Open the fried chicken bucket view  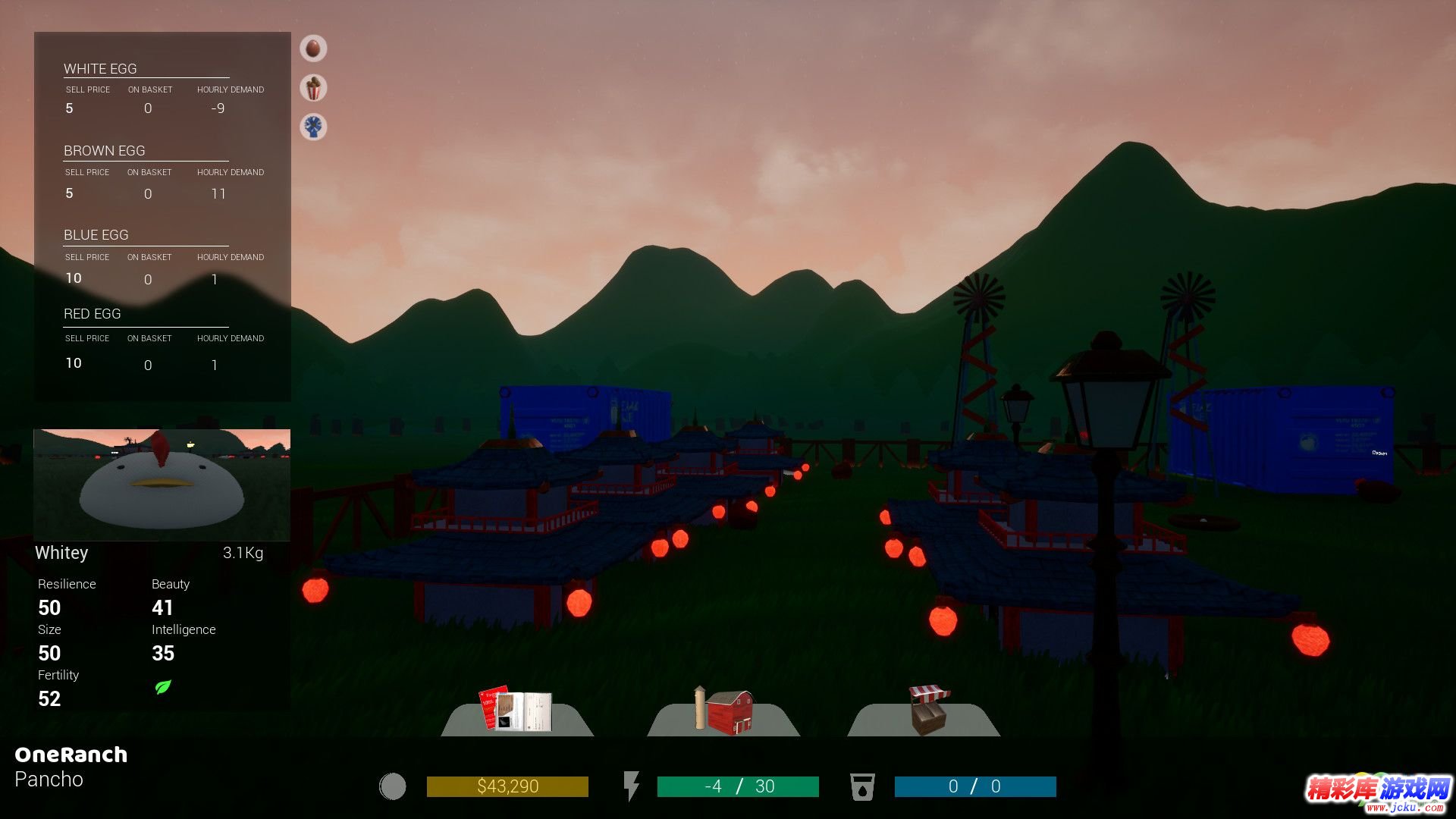click(x=313, y=88)
